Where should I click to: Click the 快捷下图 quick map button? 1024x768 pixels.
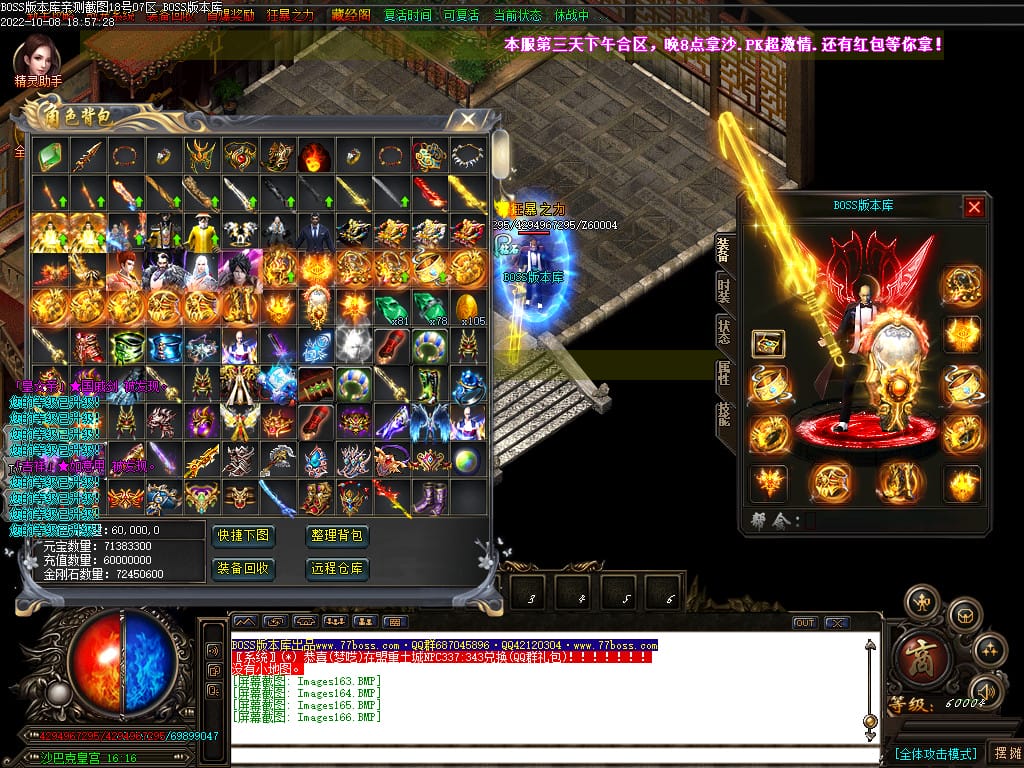[x=242, y=536]
